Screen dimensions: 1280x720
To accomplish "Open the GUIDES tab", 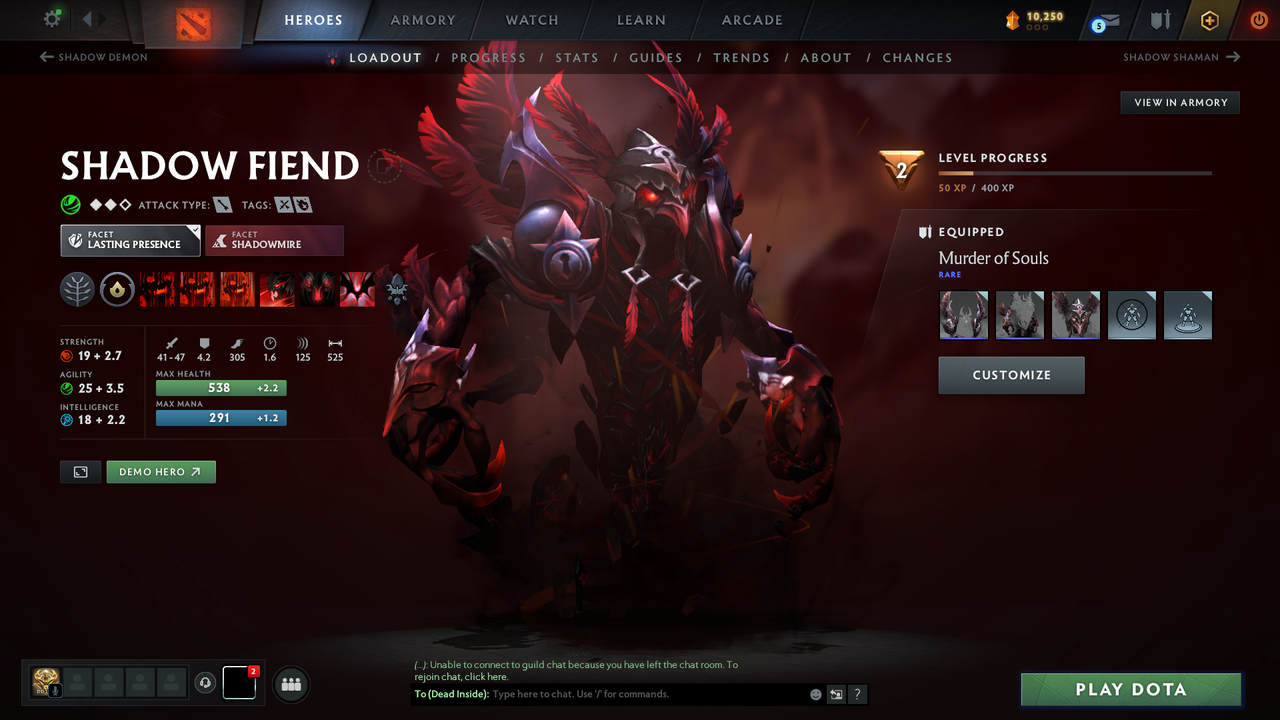I will [x=656, y=57].
